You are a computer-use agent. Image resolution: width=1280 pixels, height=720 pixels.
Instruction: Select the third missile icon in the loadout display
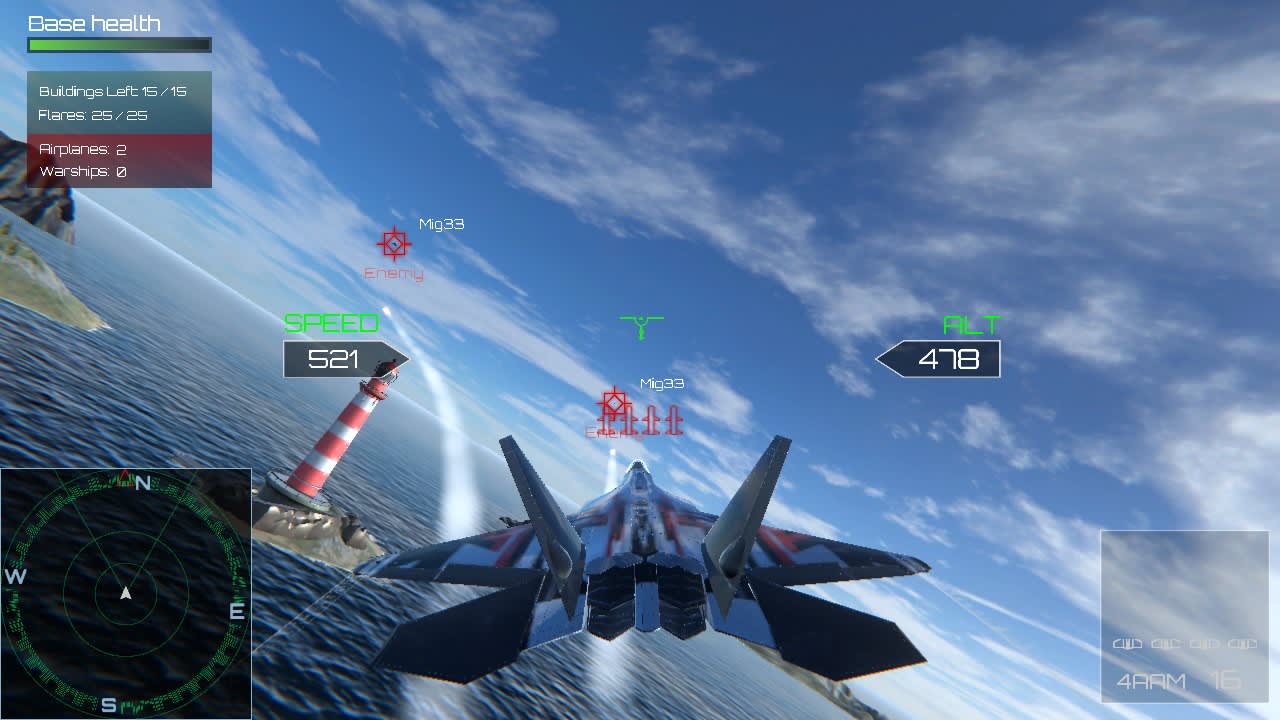point(1205,644)
